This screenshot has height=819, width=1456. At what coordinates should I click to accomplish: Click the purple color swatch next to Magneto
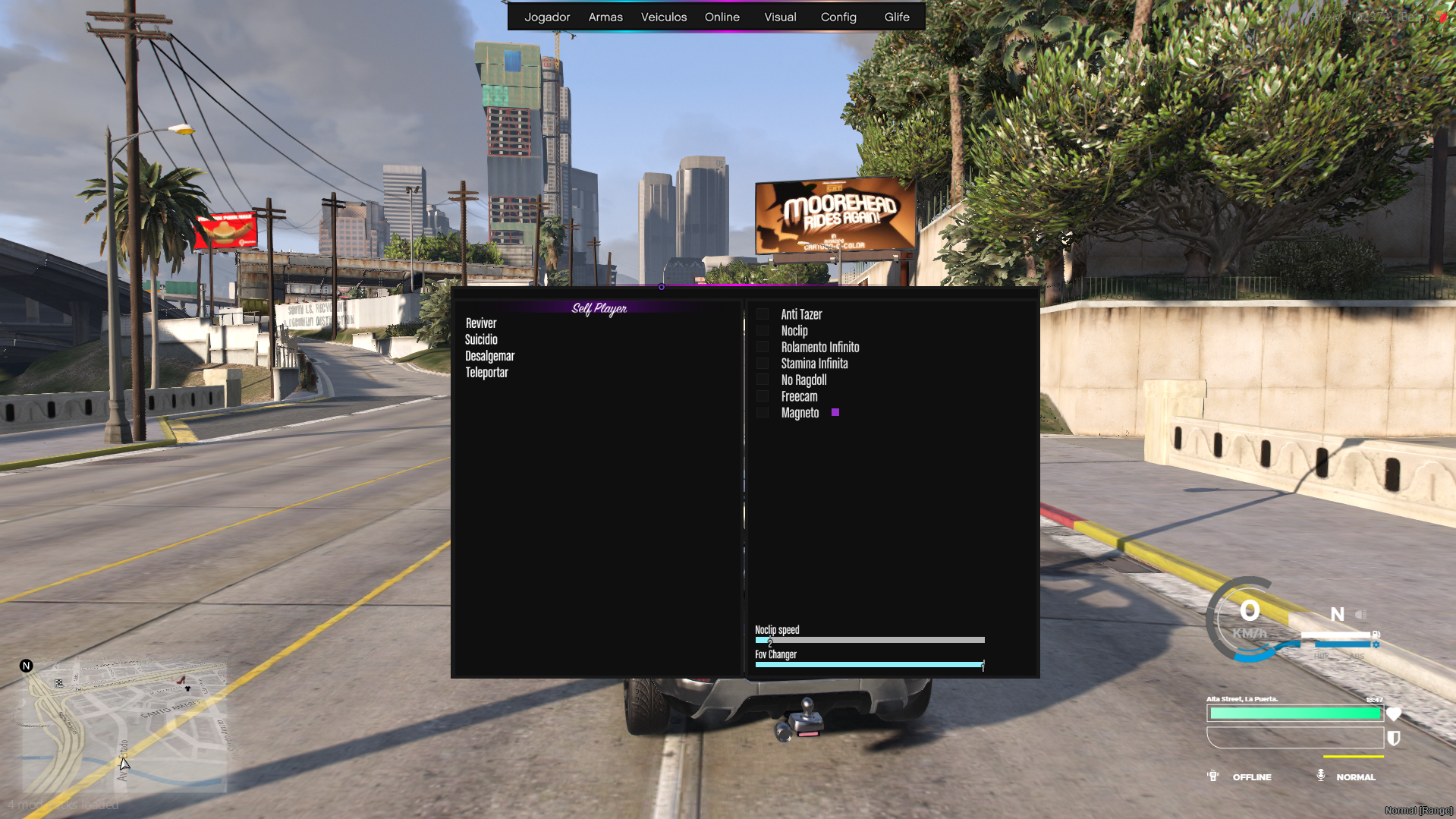coord(835,412)
